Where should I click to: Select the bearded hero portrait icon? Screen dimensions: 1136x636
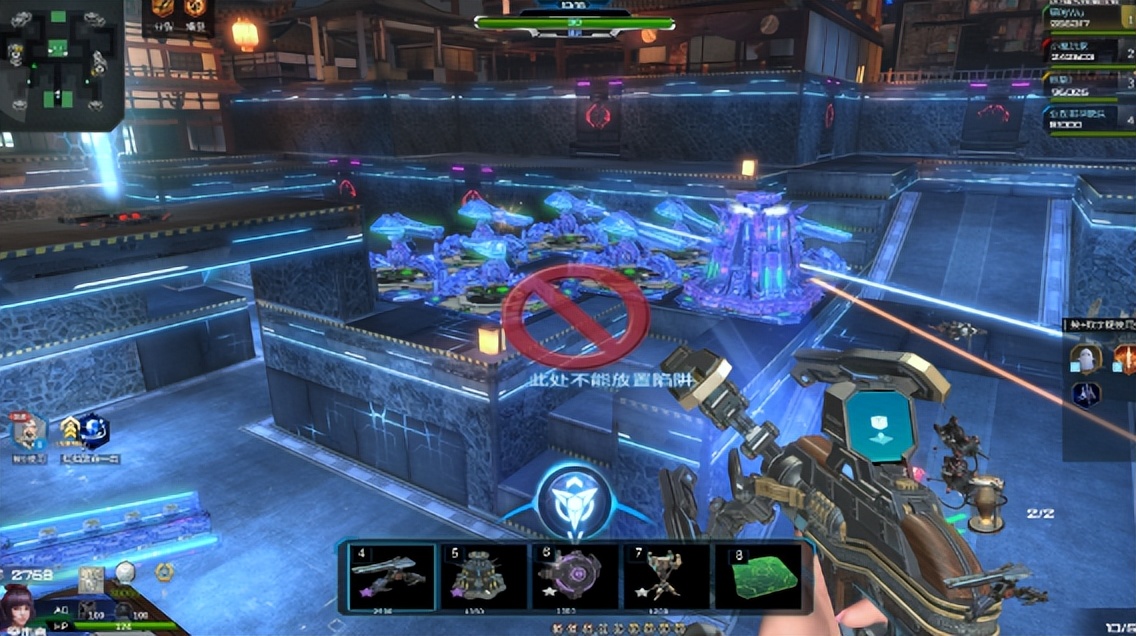[x=28, y=432]
